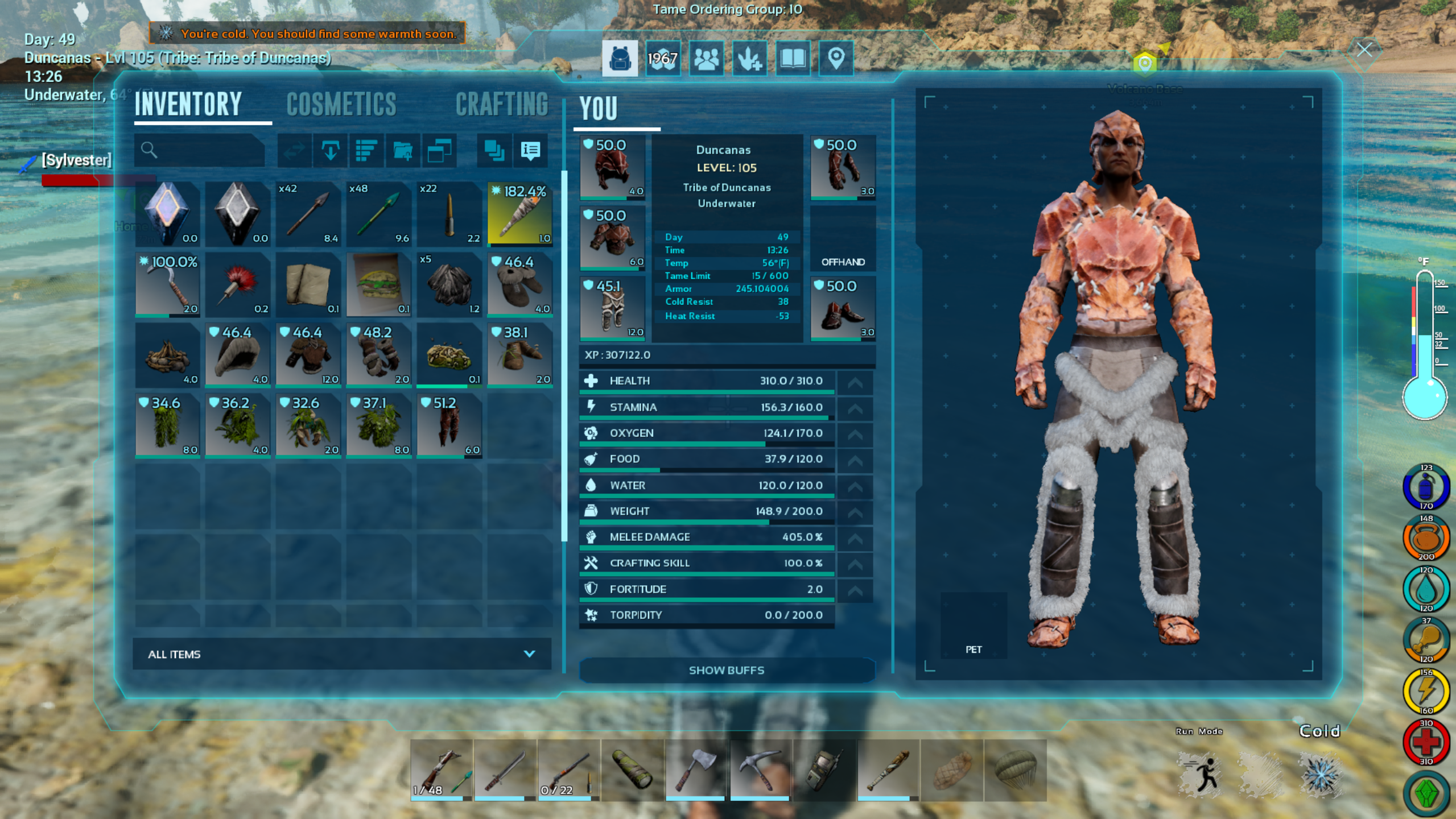Select the parachute hotbar slot
Viewport: 1456px width, 819px height.
point(1016,770)
